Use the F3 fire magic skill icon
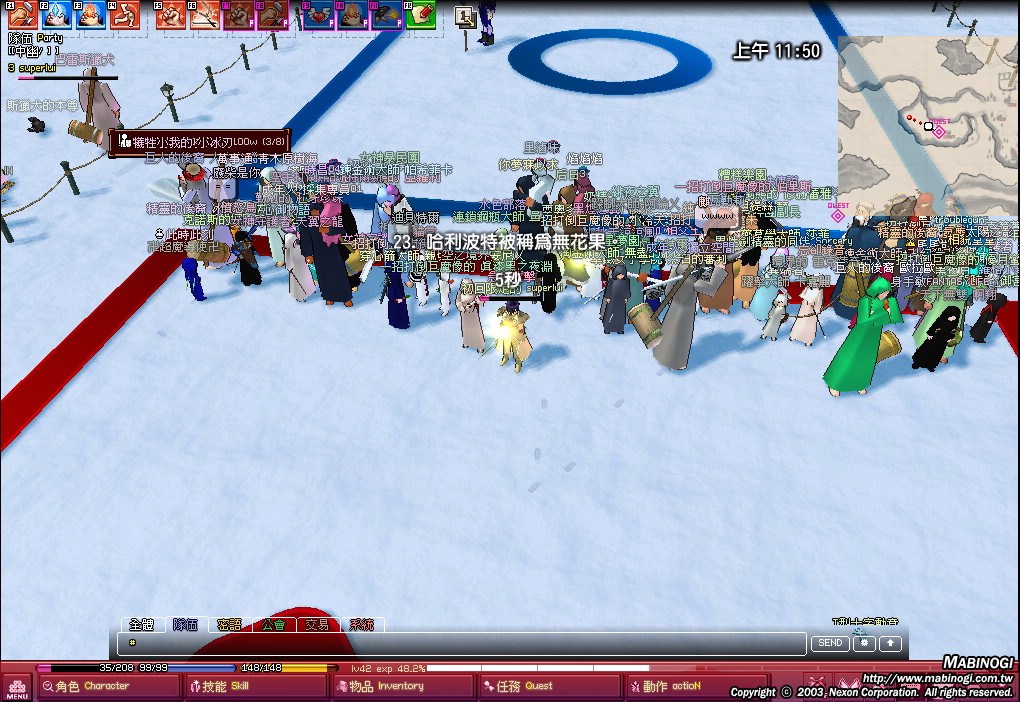The height and width of the screenshot is (702, 1020). click(90, 14)
